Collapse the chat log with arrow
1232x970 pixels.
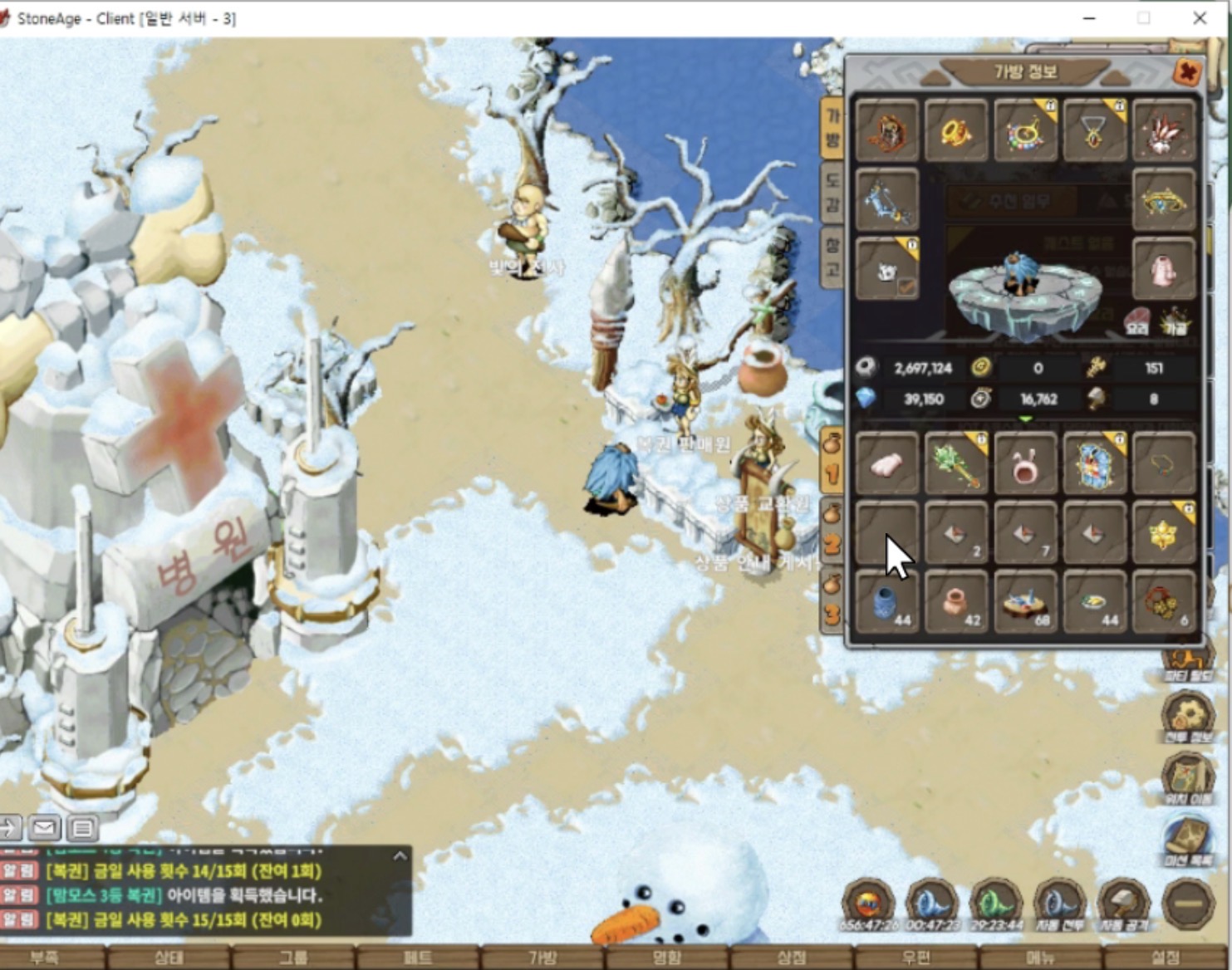coord(400,856)
